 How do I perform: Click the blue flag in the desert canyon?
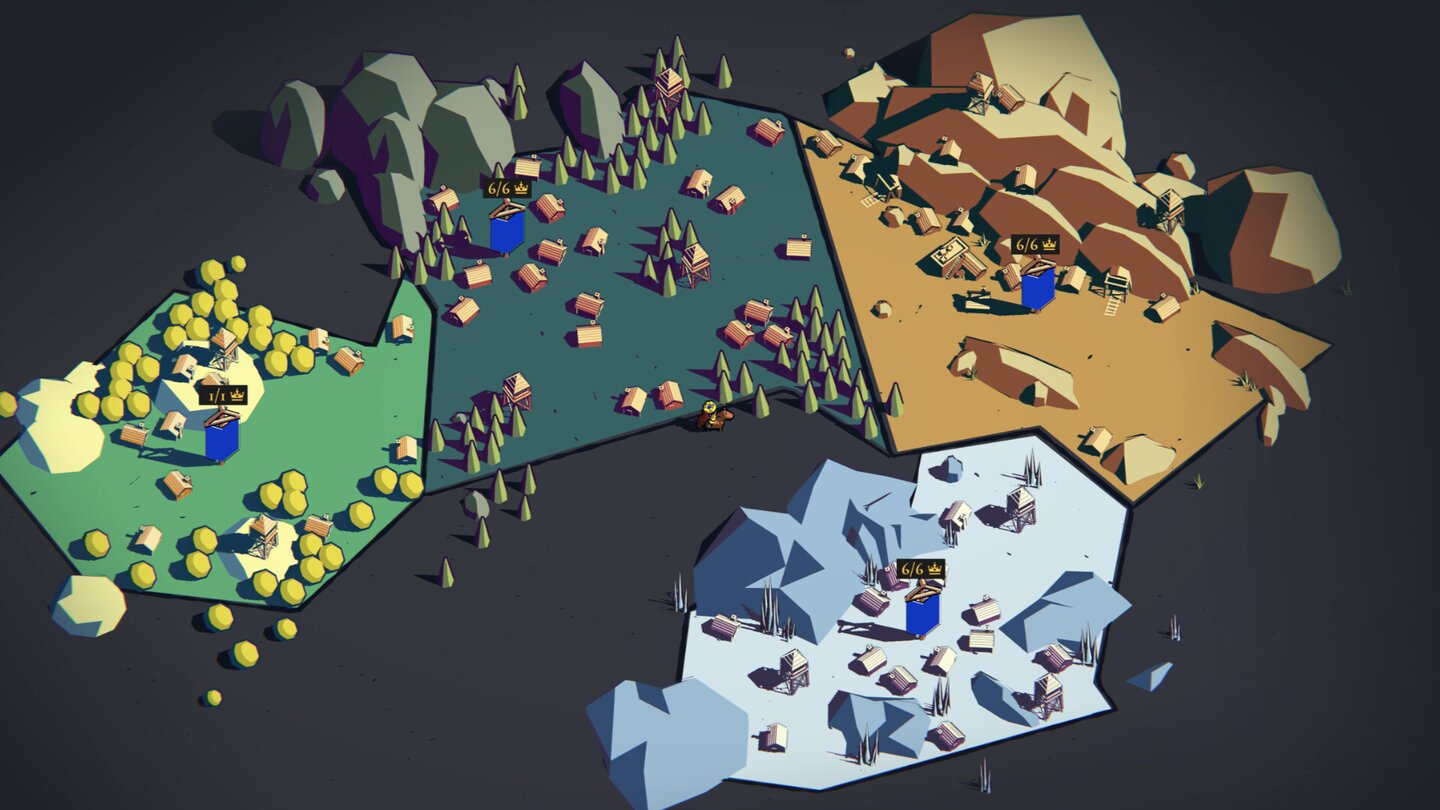coord(1038,288)
